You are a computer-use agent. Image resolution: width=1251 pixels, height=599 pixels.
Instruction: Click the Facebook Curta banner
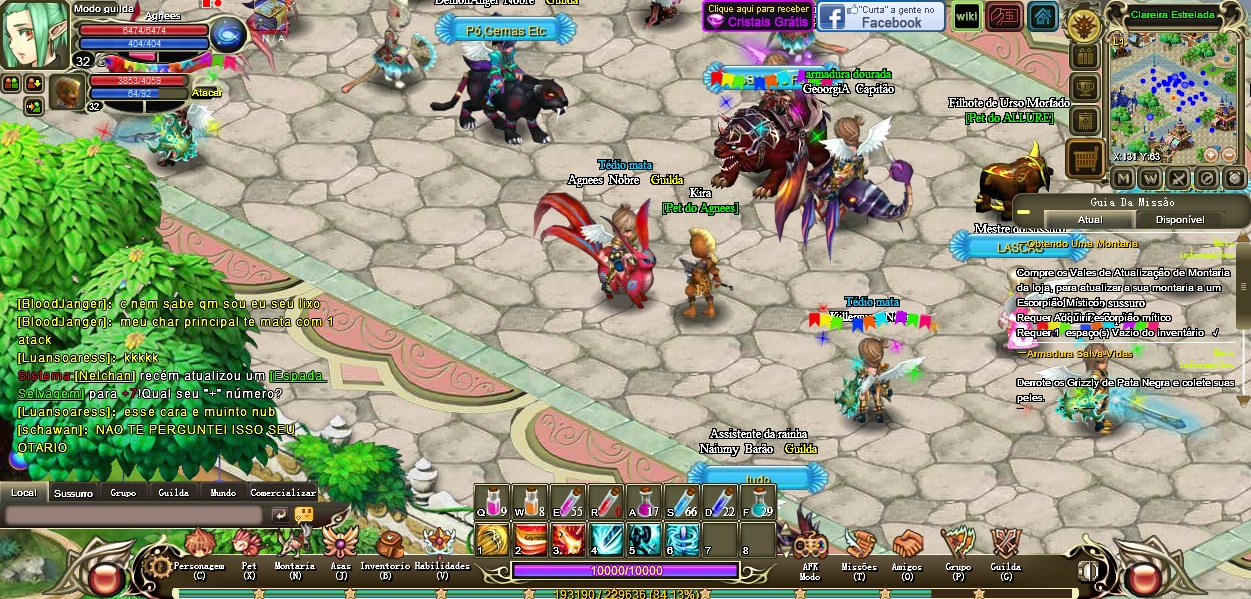click(880, 16)
